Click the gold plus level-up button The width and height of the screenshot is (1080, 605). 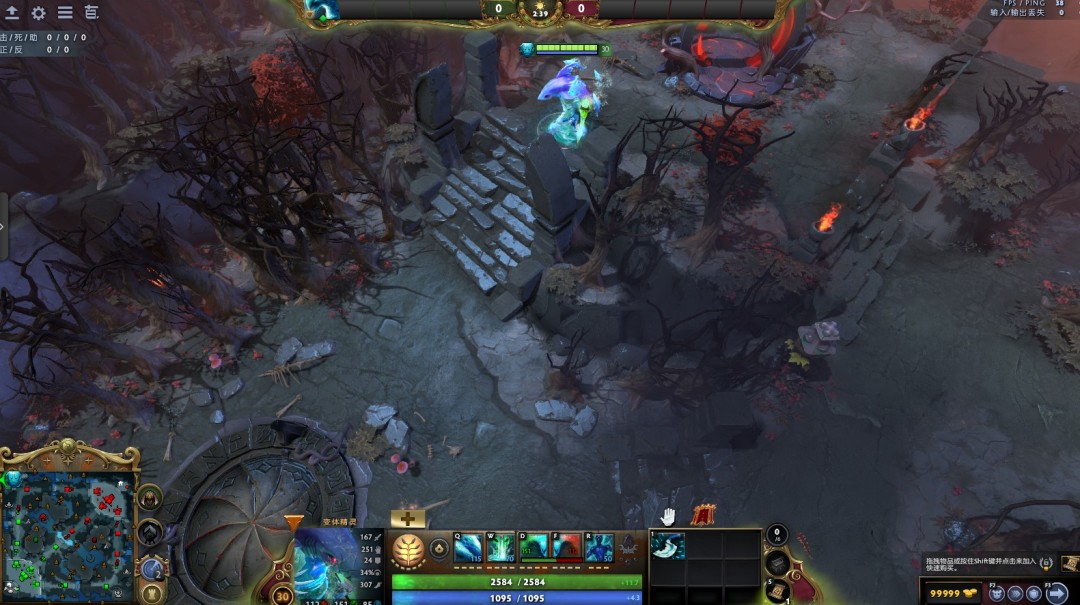click(x=407, y=518)
